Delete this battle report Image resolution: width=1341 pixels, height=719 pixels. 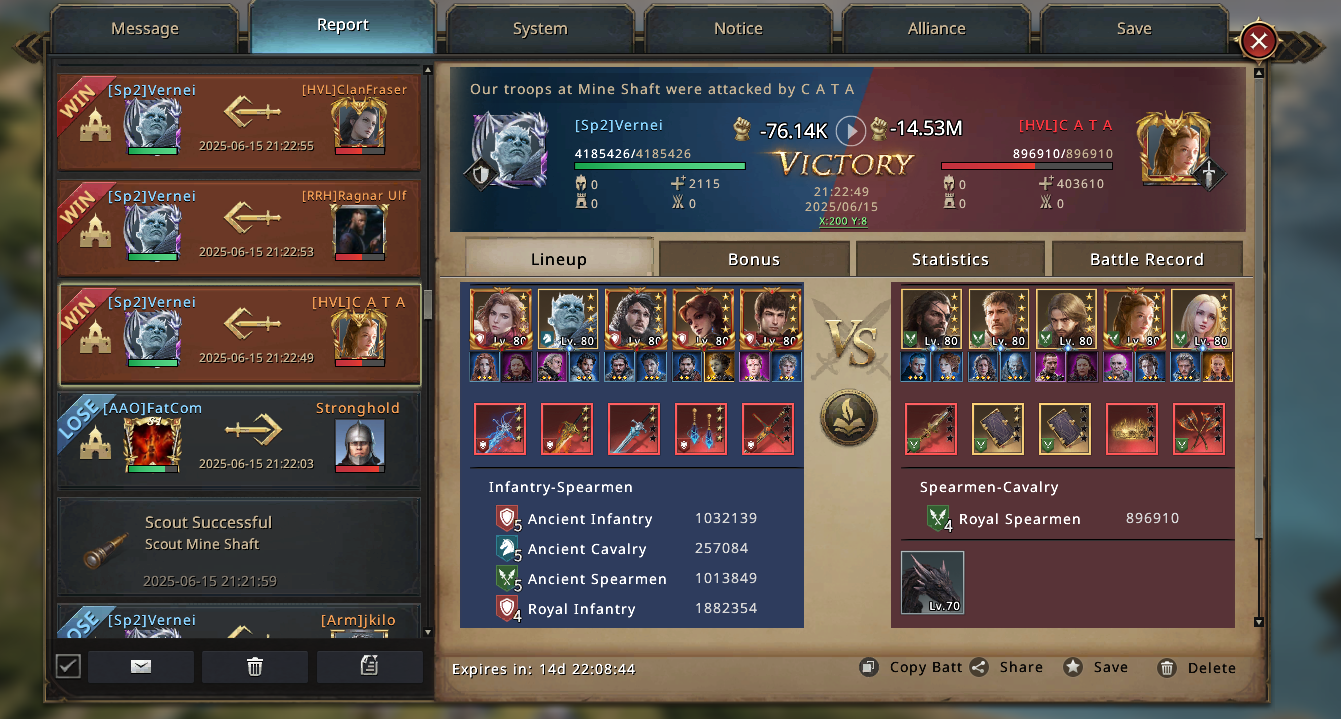pos(1198,668)
